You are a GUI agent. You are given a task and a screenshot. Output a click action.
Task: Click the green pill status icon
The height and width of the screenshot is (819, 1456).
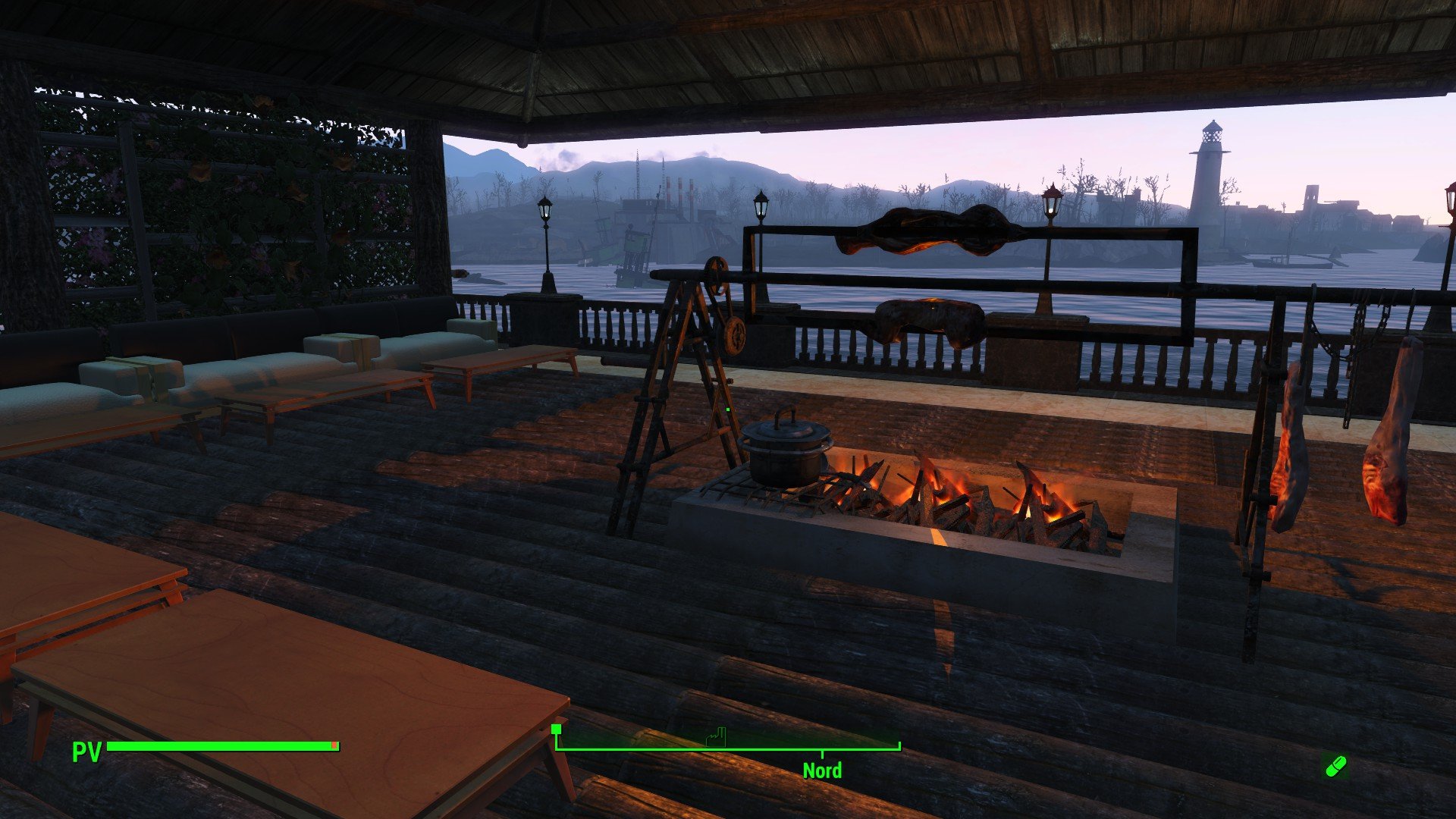(x=1335, y=766)
